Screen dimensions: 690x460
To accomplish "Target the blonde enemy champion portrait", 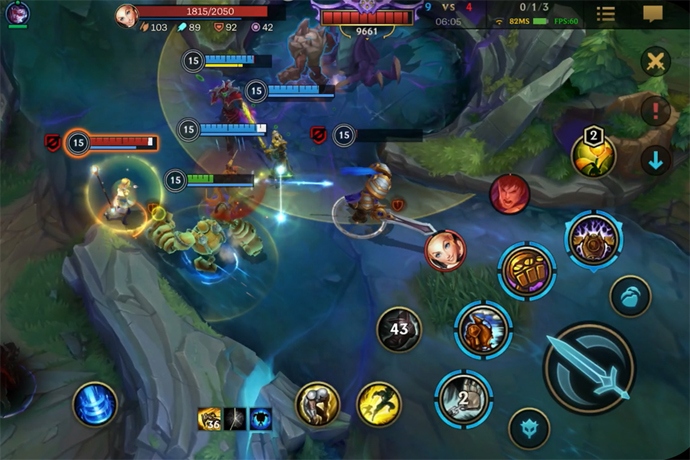I will point(444,249).
